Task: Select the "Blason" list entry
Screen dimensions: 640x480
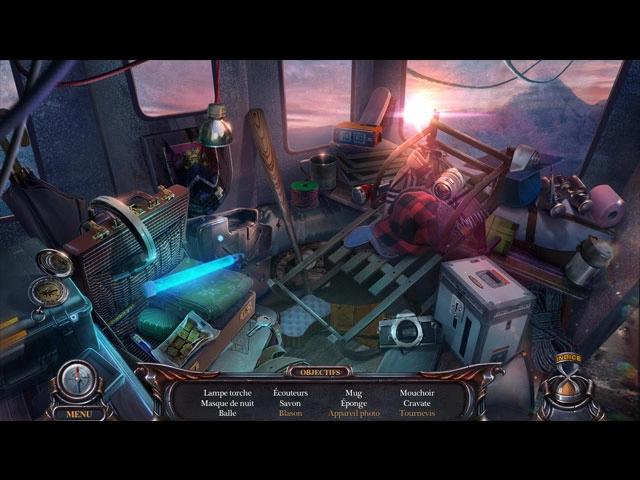Action: click(x=290, y=413)
